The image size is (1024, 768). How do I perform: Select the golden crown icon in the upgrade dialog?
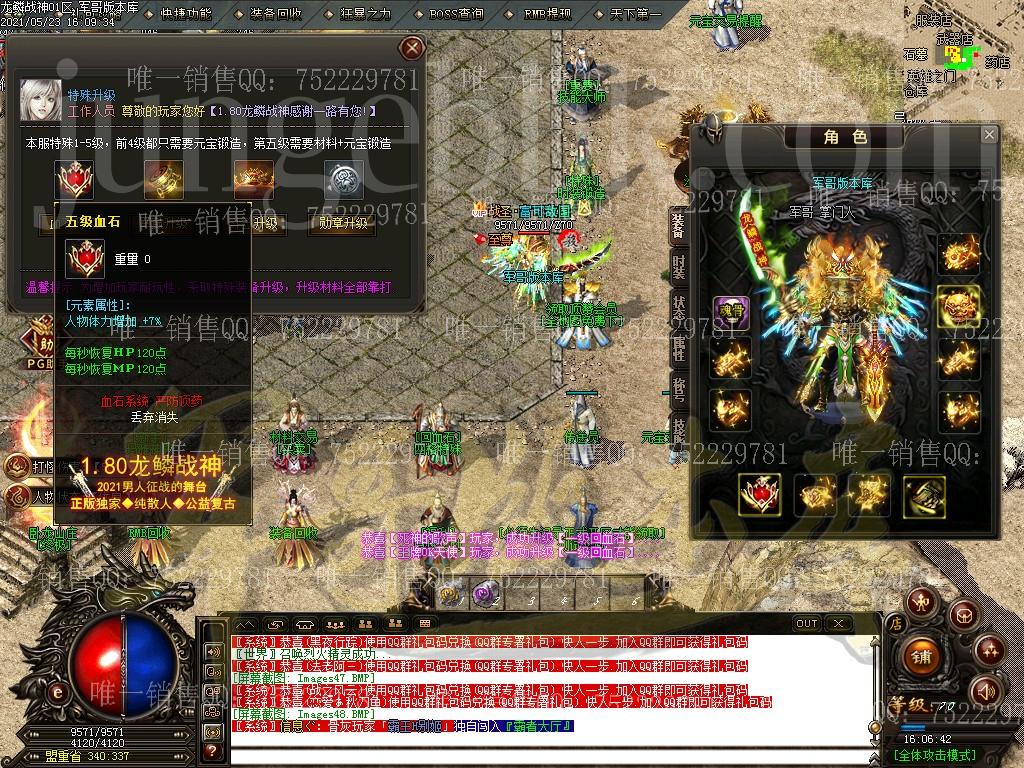[x=253, y=179]
